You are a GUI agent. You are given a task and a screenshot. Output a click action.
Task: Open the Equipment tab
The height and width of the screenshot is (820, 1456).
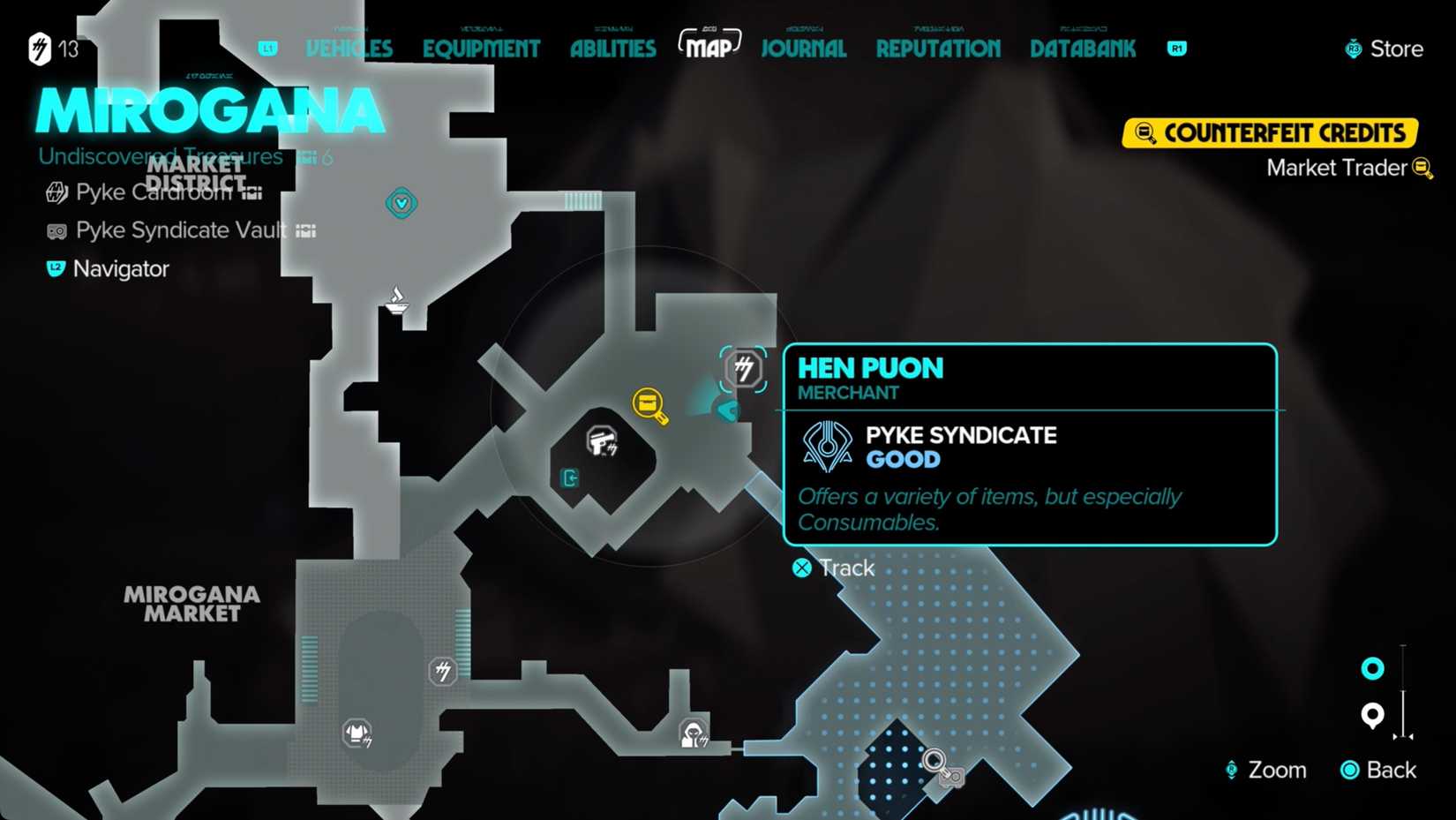click(x=481, y=49)
